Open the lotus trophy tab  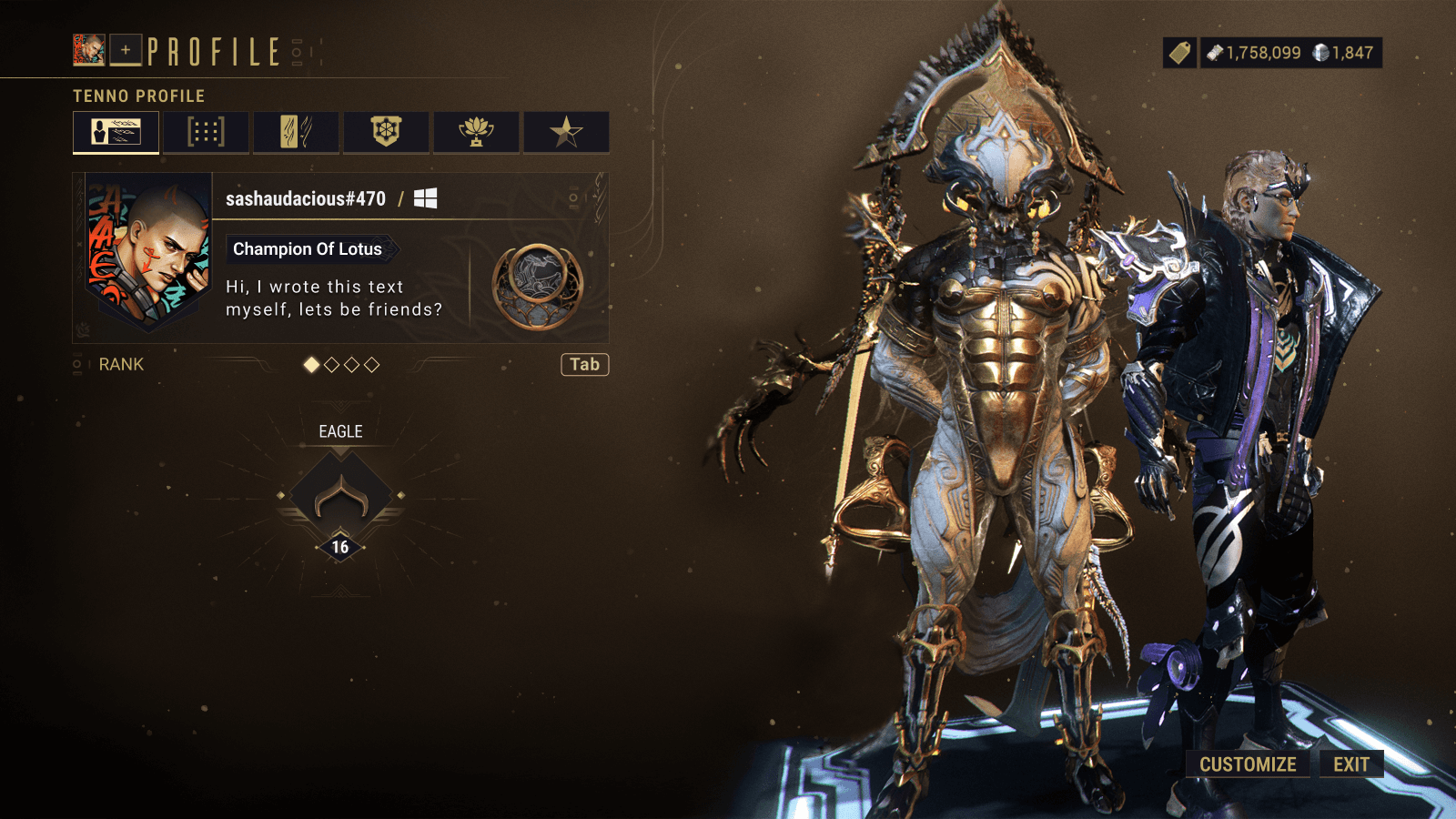pos(476,132)
